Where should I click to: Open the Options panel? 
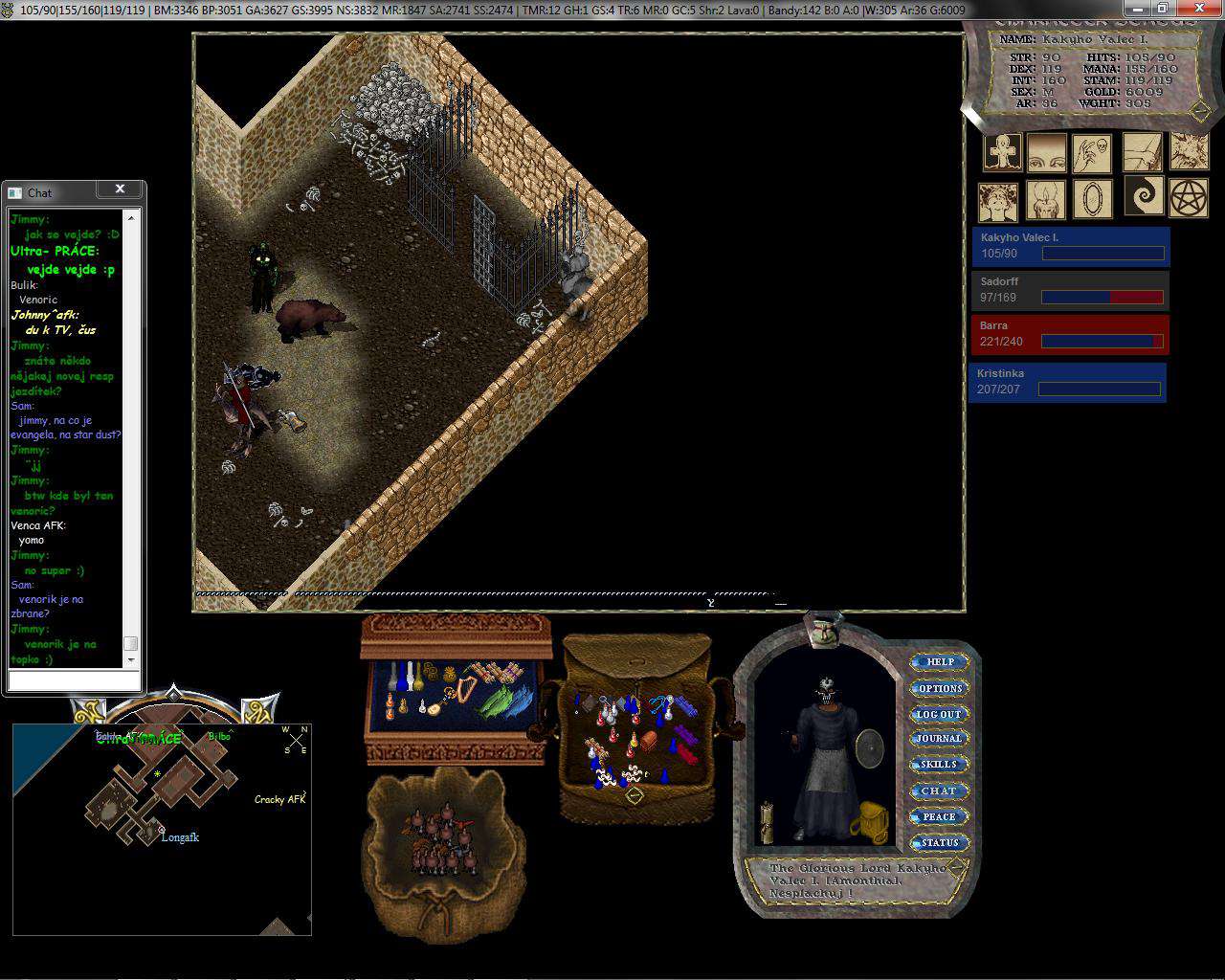(940, 688)
